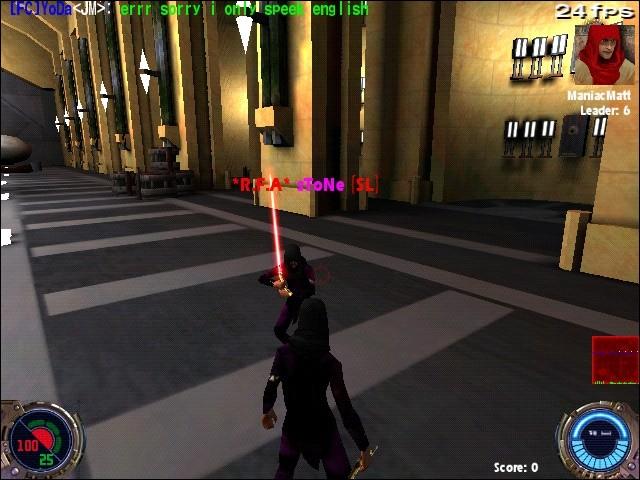
Task: Select the red lagometer graph
Action: 614,360
